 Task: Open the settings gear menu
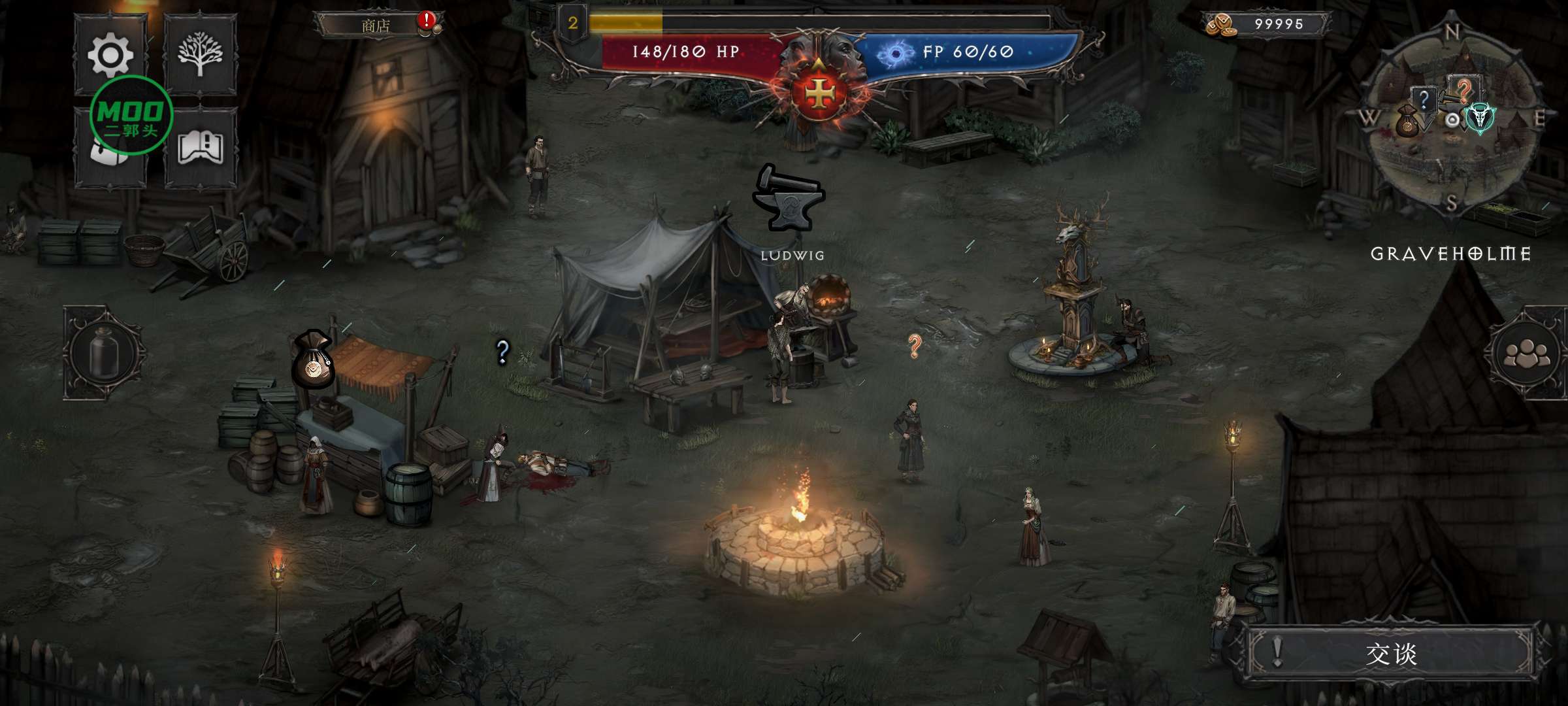(x=110, y=54)
